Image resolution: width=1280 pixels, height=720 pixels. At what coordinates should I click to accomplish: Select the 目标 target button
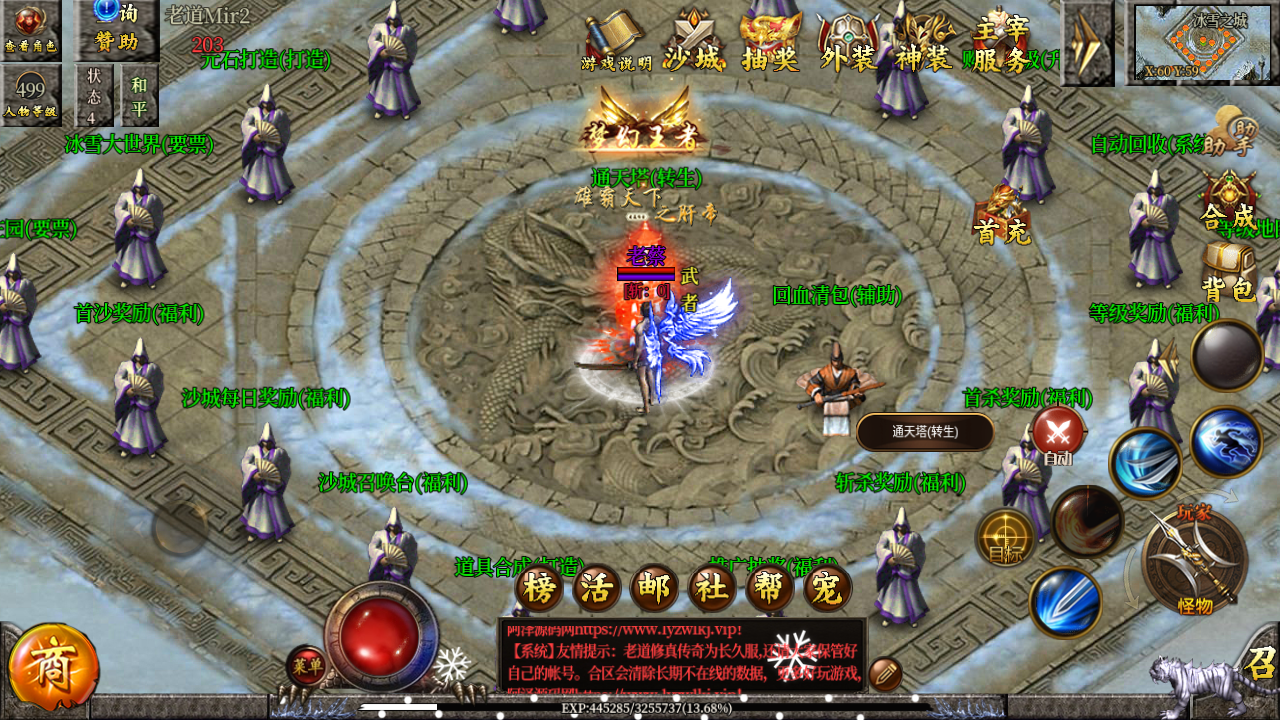pyautogui.click(x=1005, y=537)
